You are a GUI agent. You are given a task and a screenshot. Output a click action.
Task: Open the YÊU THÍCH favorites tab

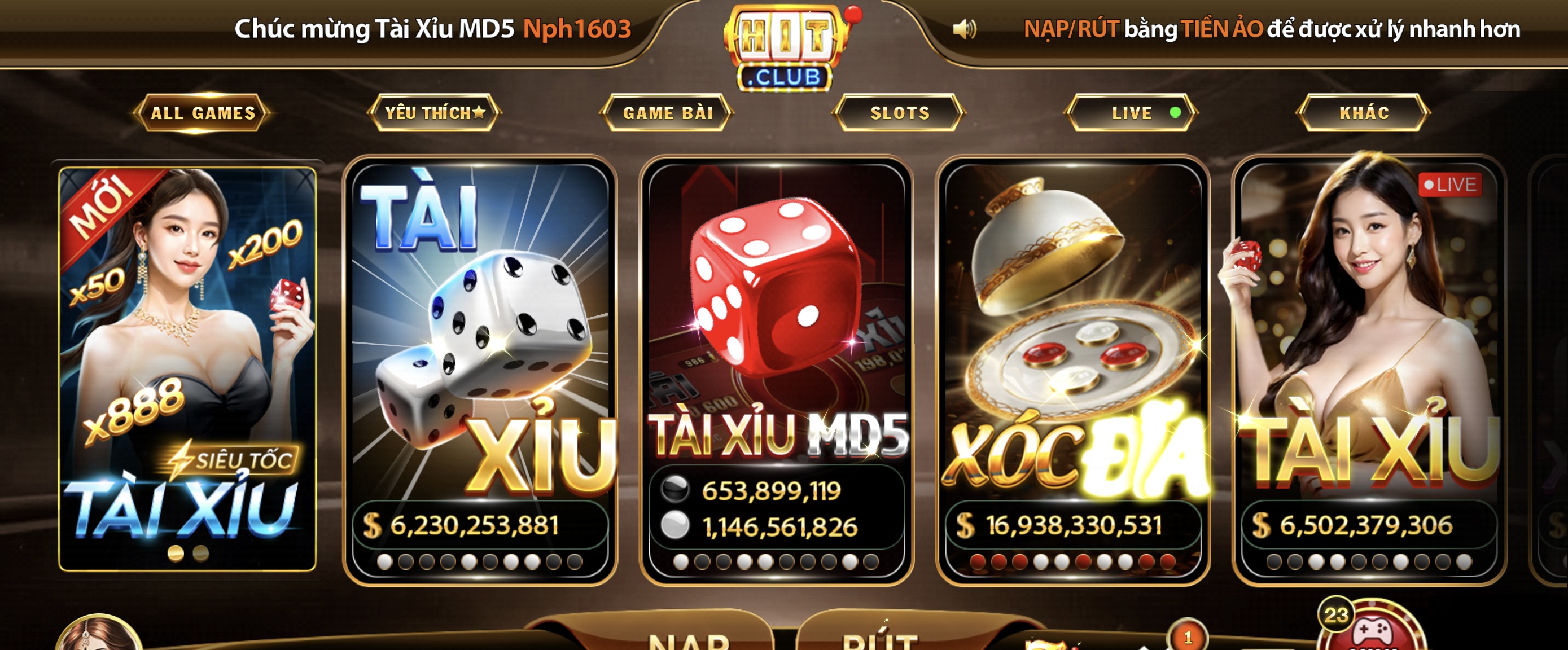tap(435, 113)
